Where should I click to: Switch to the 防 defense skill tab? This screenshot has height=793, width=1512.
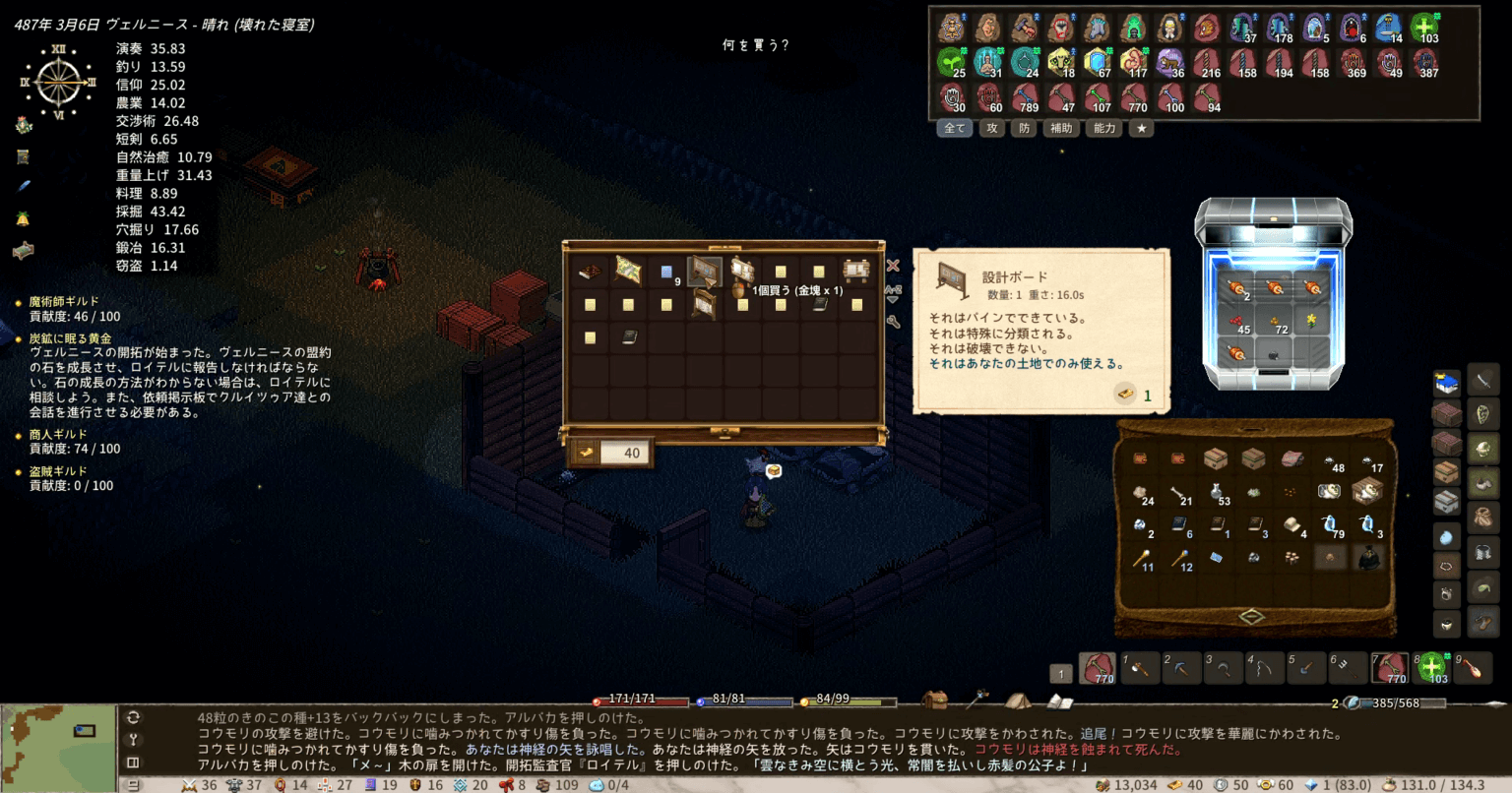[1024, 128]
